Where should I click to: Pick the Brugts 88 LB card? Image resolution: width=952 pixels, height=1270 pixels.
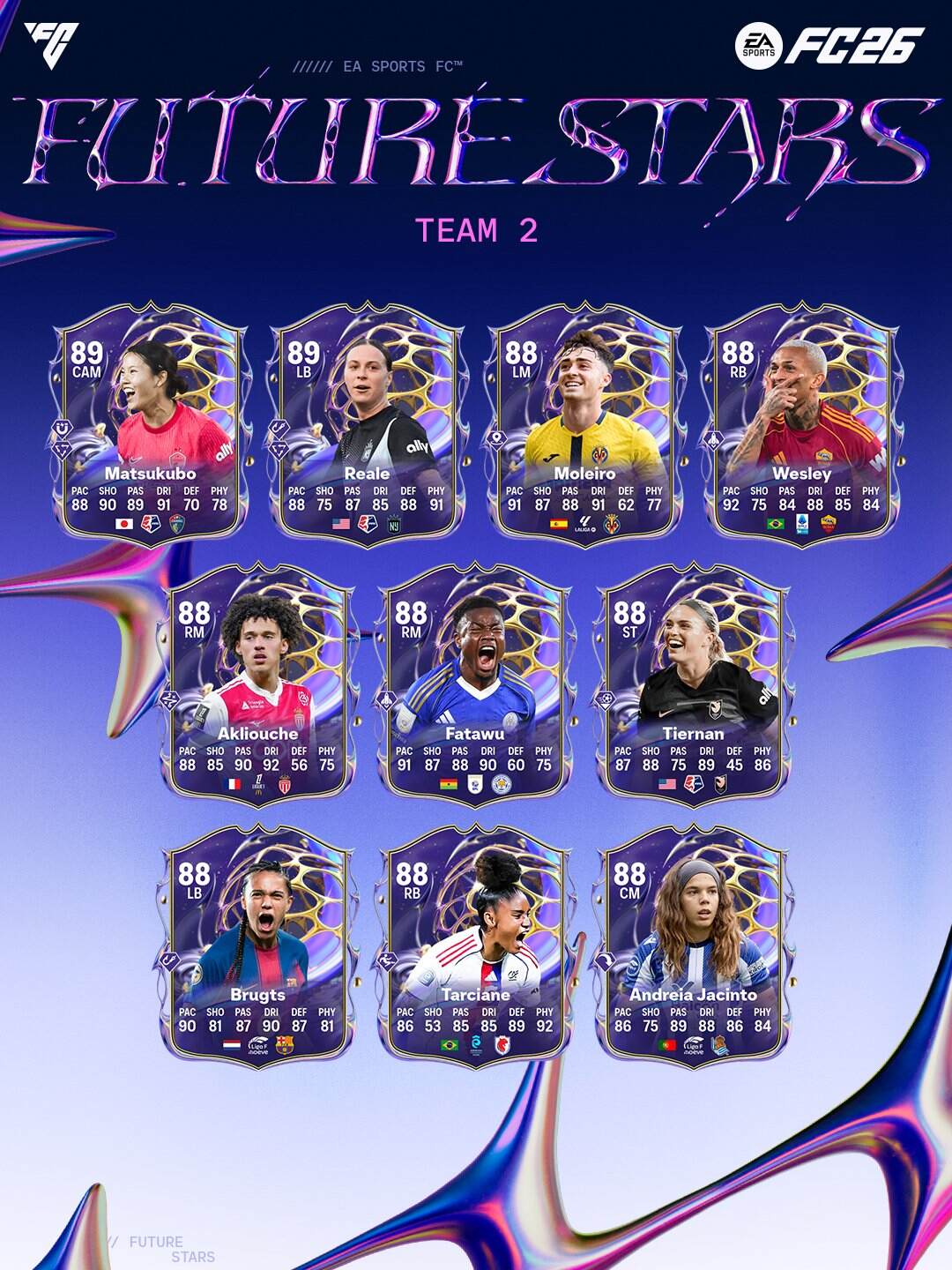point(257,944)
